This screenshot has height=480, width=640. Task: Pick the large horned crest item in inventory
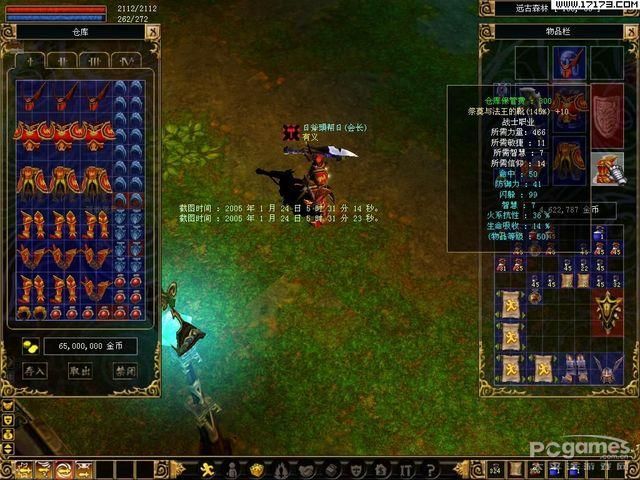[607, 314]
